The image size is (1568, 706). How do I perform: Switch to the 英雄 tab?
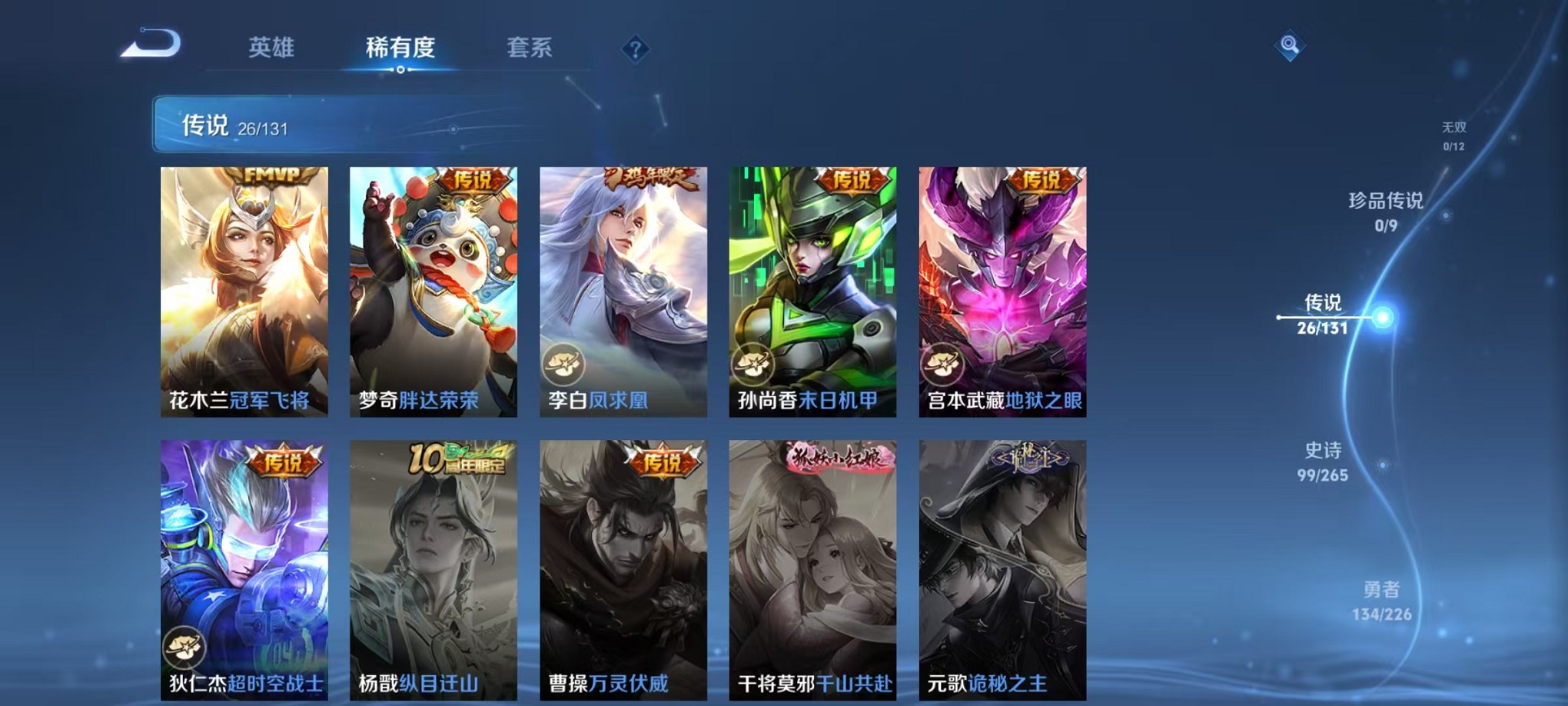click(273, 48)
